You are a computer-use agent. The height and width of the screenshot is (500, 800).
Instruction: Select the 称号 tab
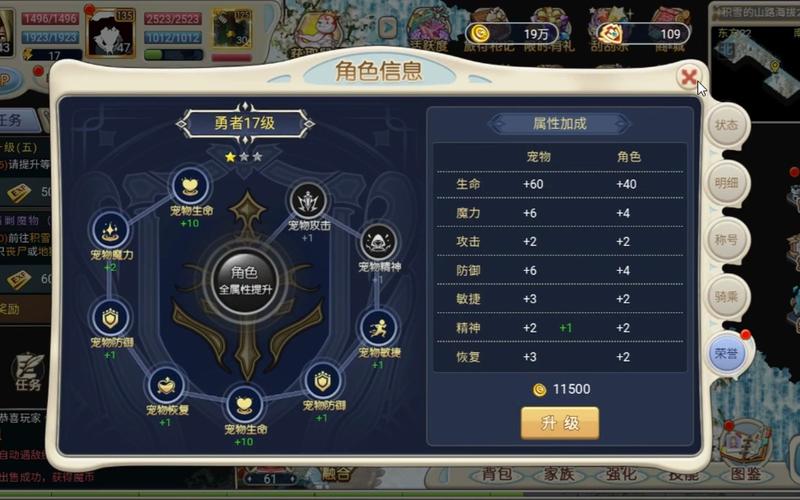tap(726, 240)
